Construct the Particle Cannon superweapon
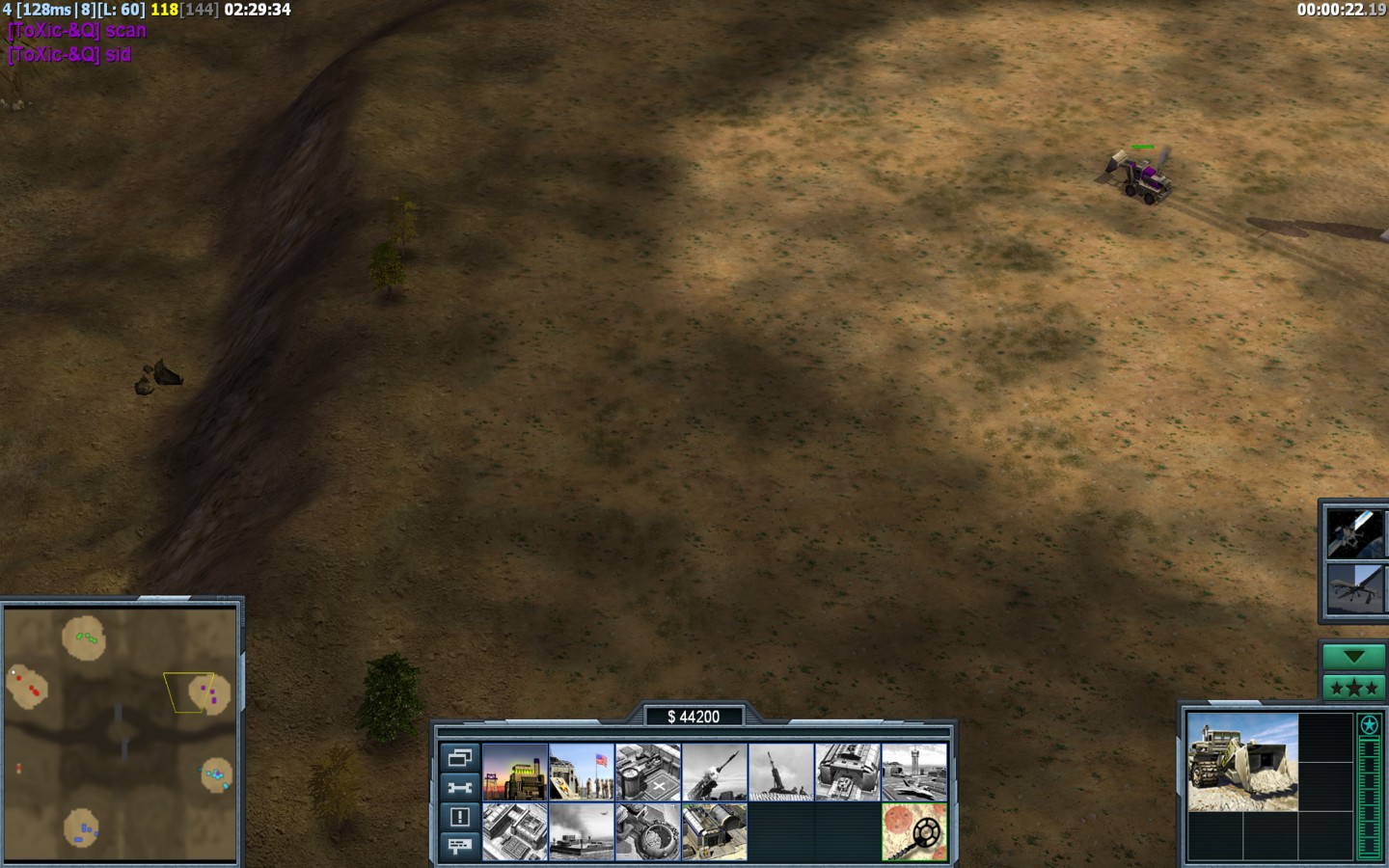1389x868 pixels. click(x=648, y=831)
